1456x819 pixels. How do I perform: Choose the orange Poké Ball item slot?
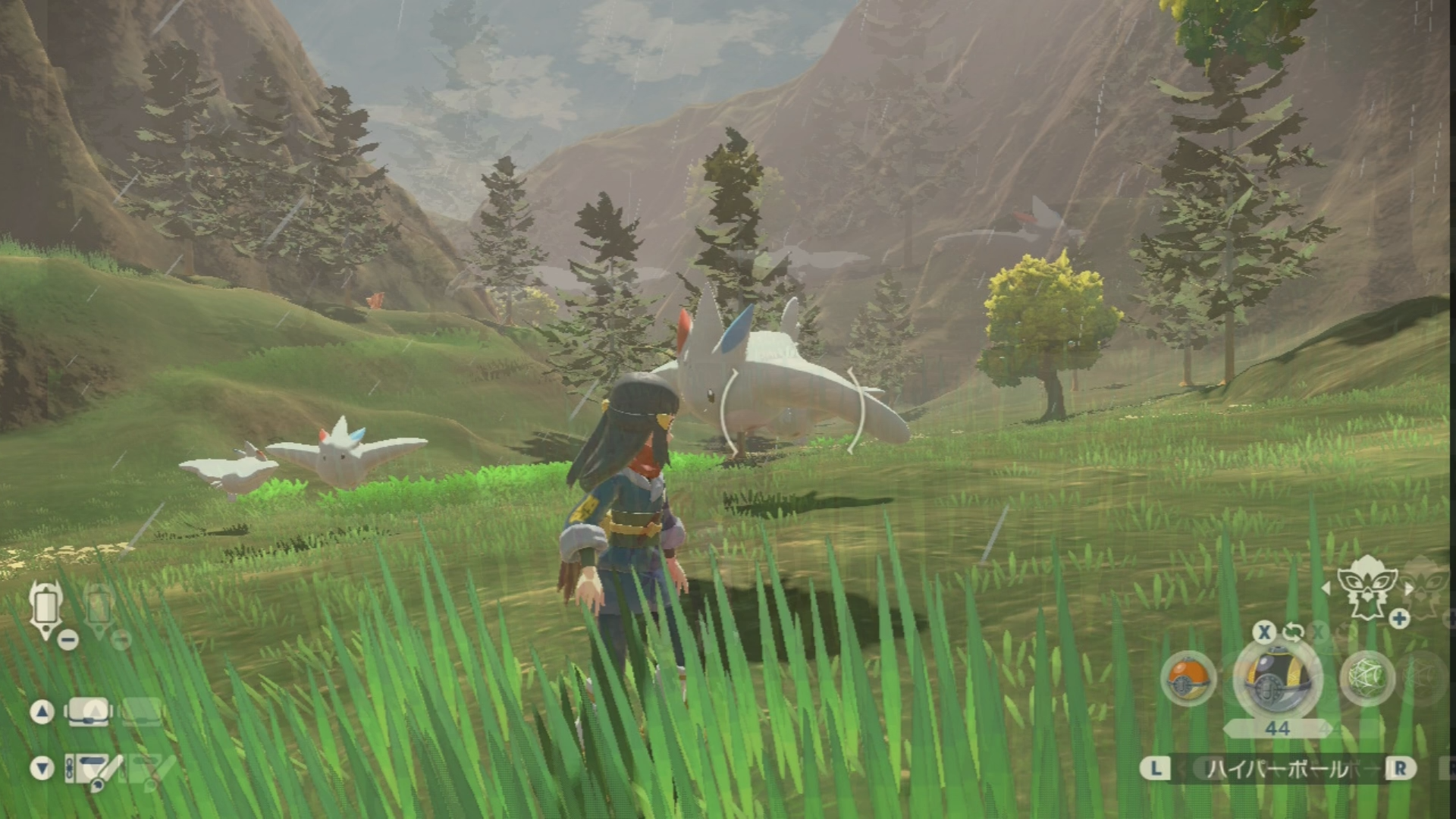pos(1188,679)
